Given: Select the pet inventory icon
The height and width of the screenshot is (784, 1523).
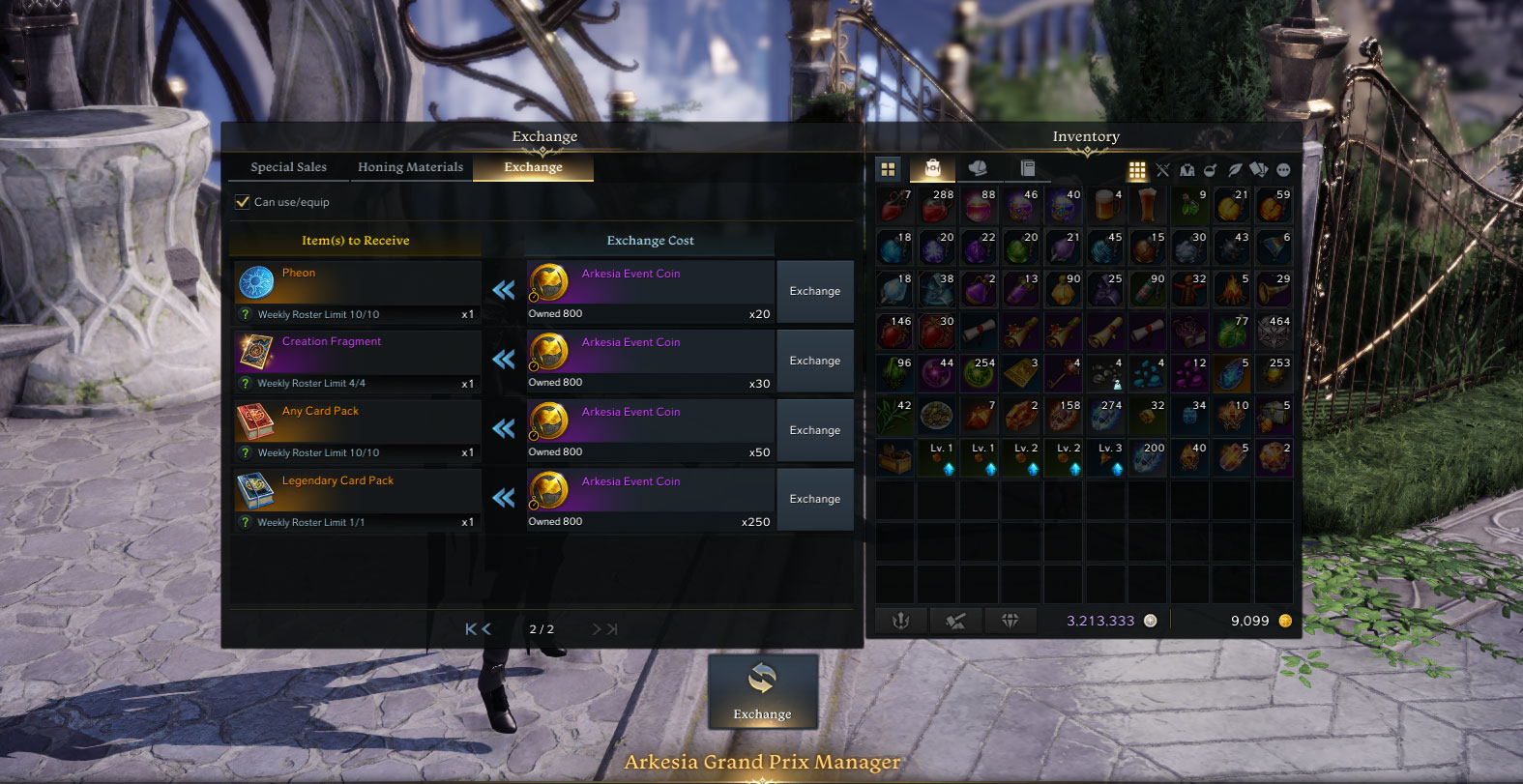Looking at the screenshot, I should (x=979, y=169).
